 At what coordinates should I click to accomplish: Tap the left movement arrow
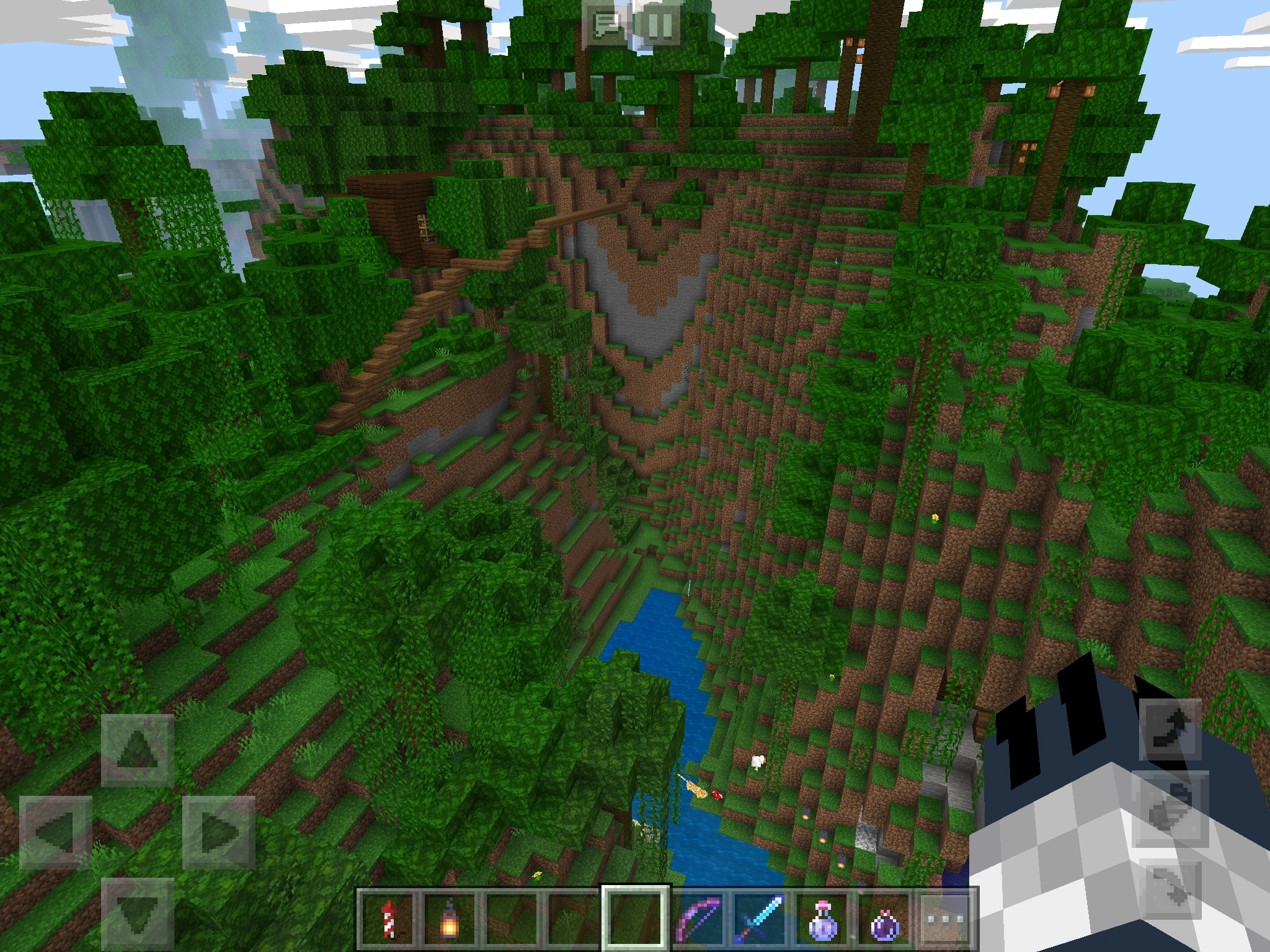(56, 832)
